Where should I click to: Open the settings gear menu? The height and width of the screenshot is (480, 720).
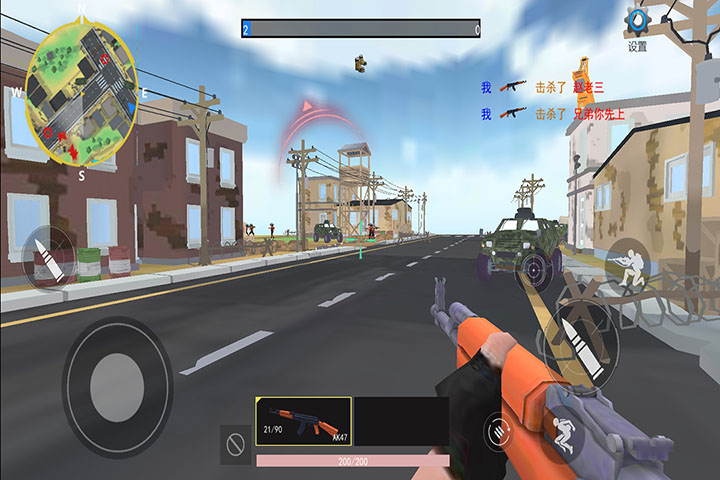(637, 23)
